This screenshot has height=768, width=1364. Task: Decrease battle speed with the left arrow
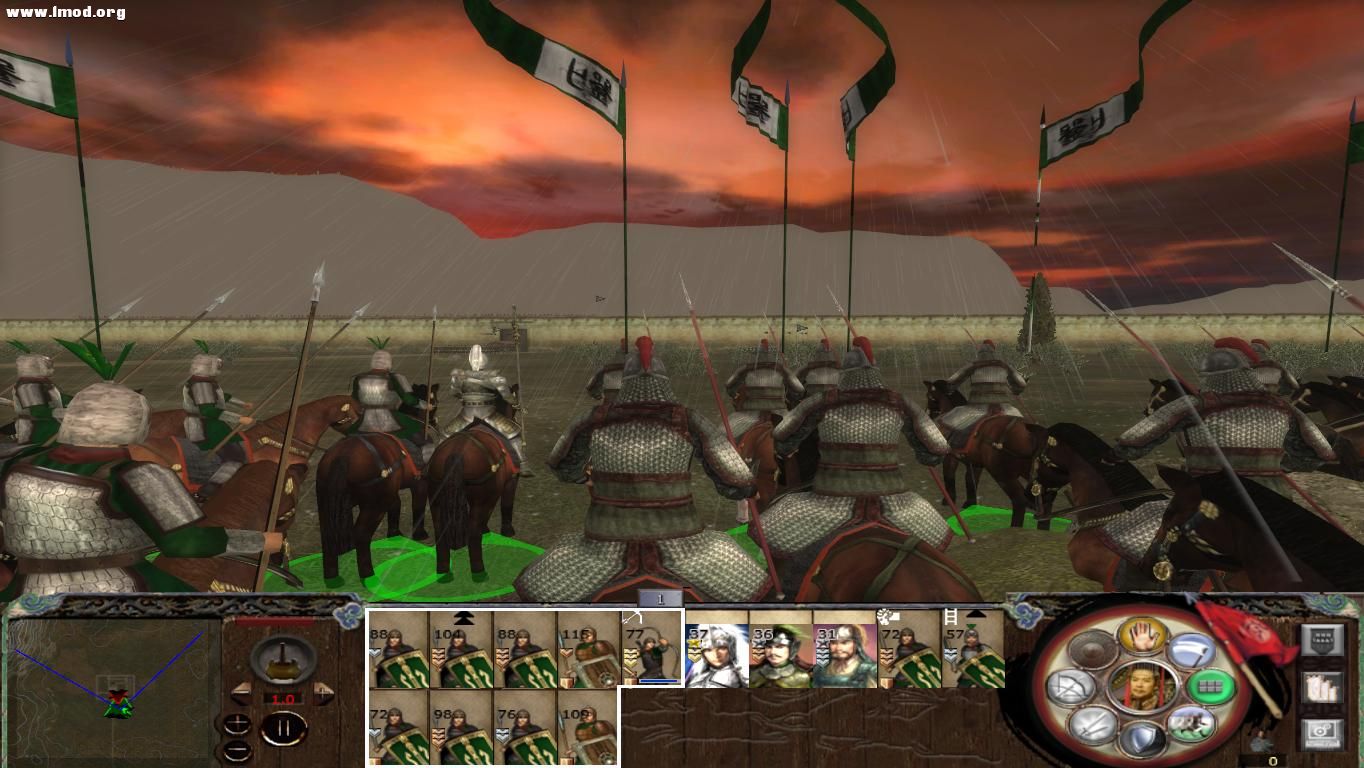(x=242, y=692)
